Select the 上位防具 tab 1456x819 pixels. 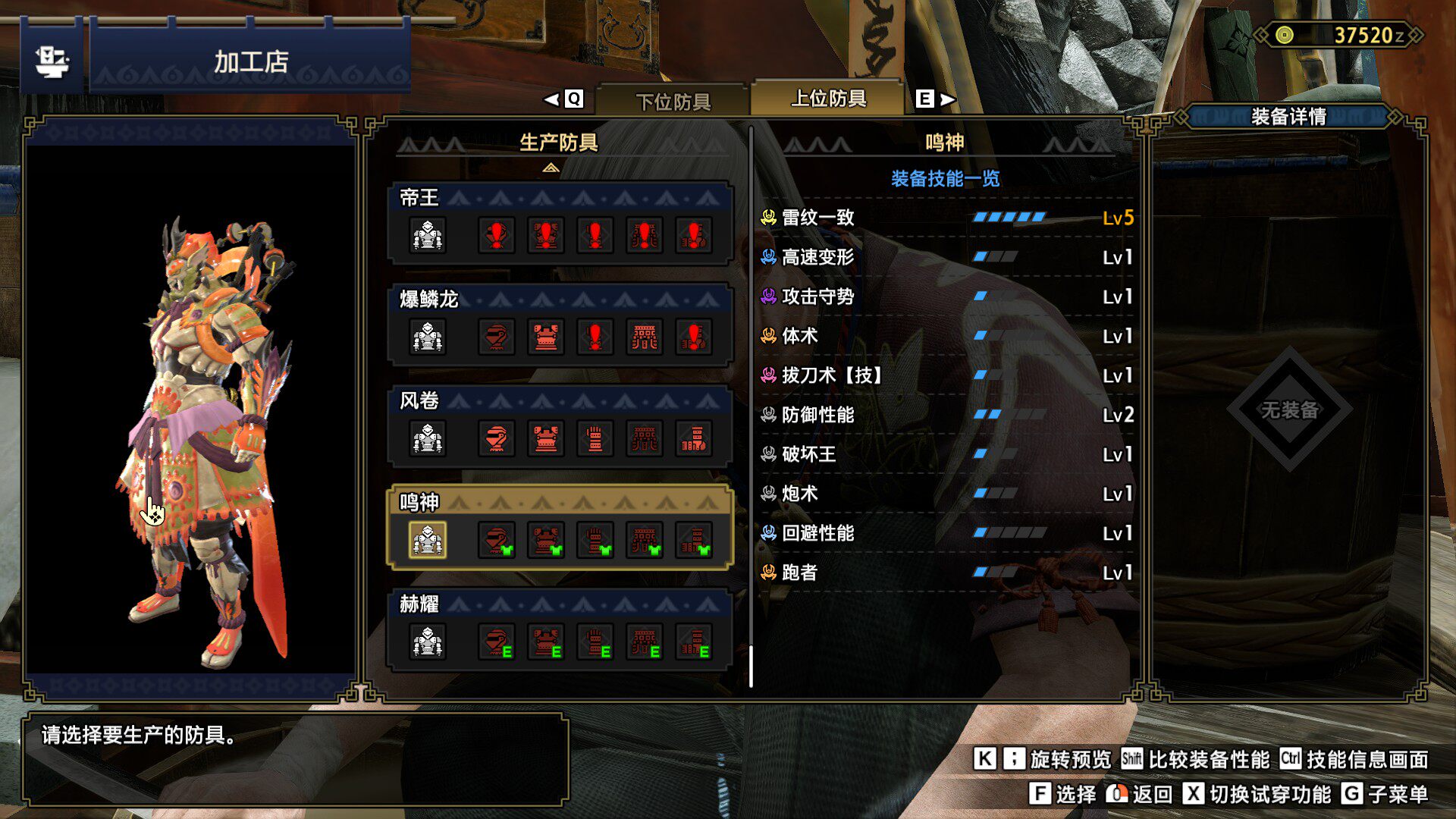click(828, 99)
